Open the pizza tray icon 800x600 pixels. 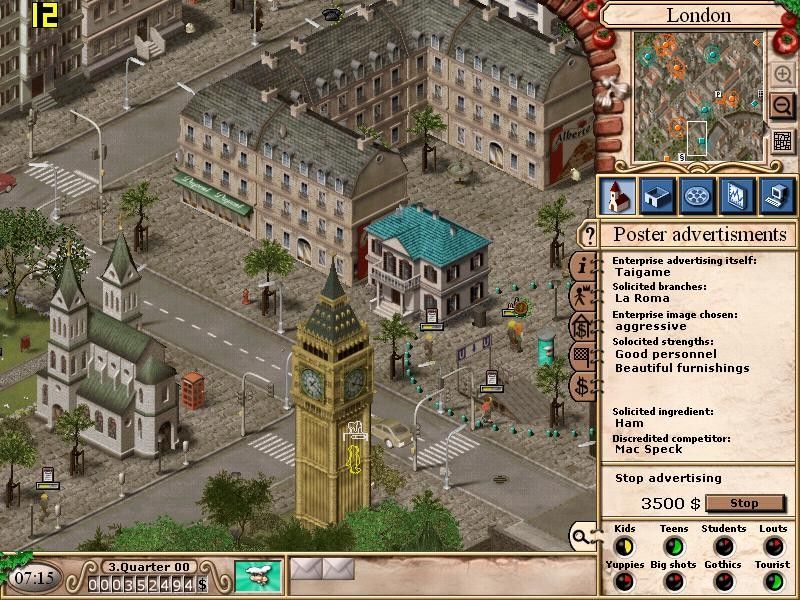point(696,196)
